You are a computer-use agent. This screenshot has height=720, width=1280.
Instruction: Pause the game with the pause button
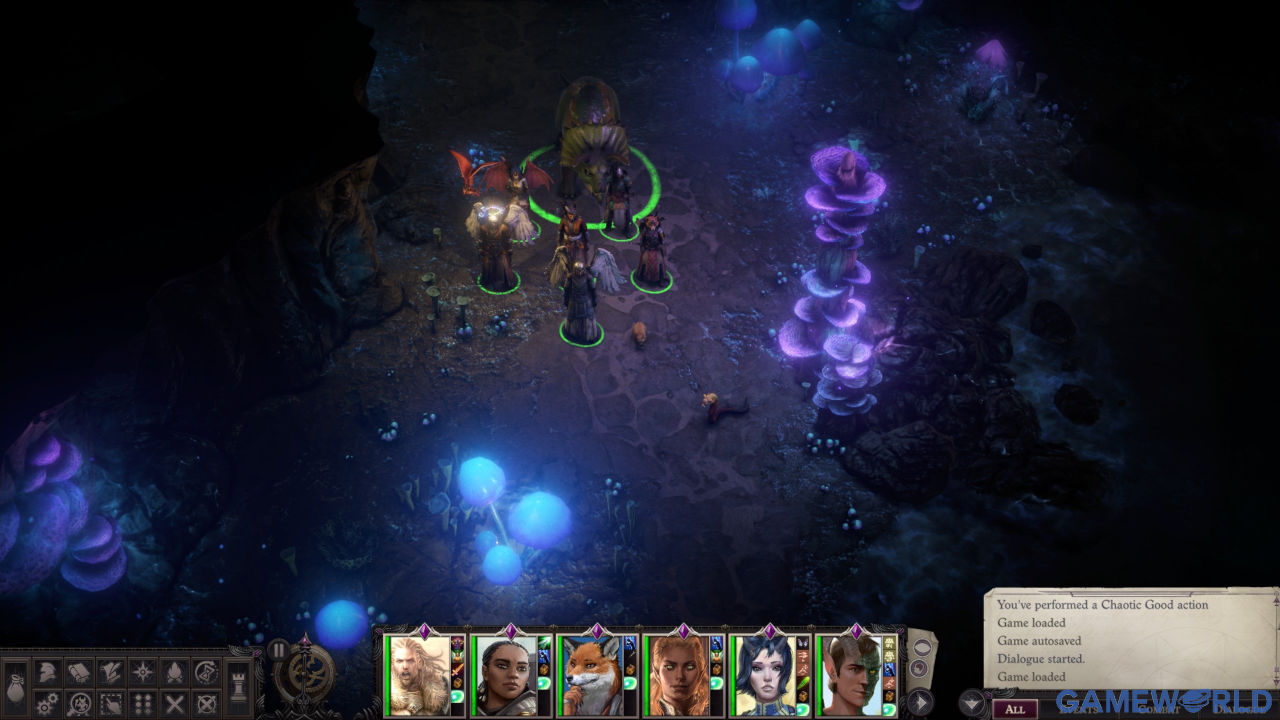[279, 649]
